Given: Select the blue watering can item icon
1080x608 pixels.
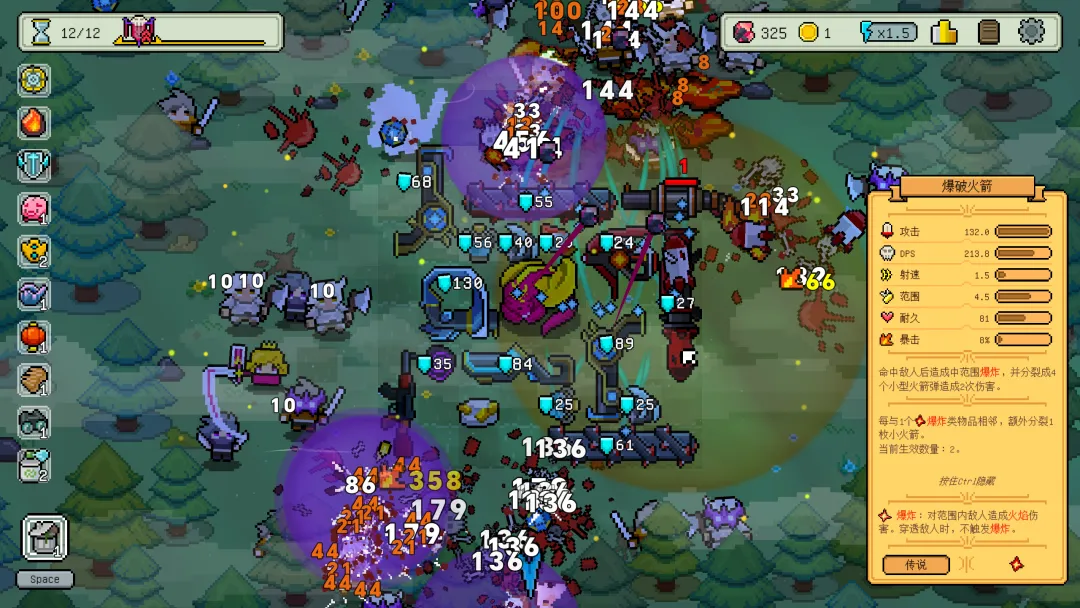Looking at the screenshot, I should [34, 294].
